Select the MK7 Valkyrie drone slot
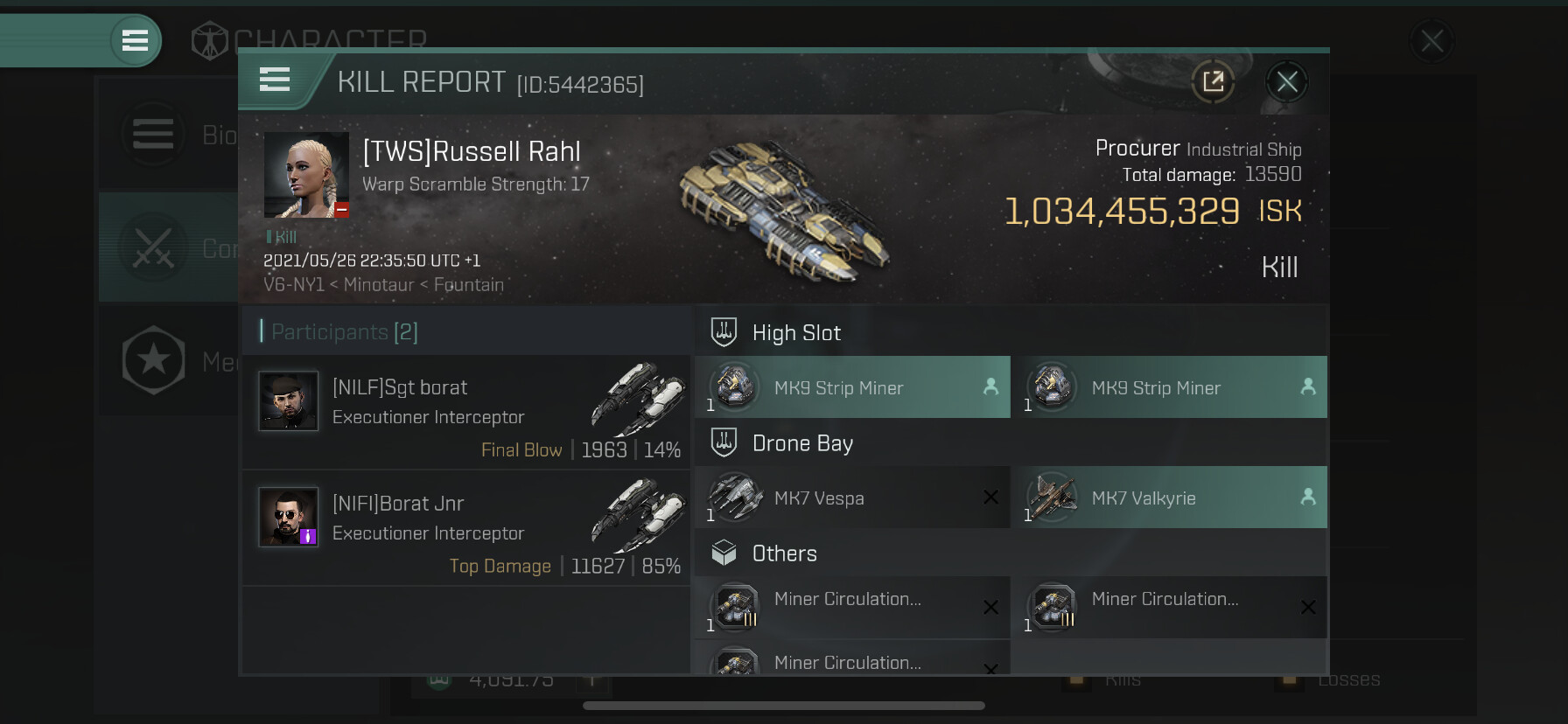This screenshot has width=1568, height=724. [1169, 498]
